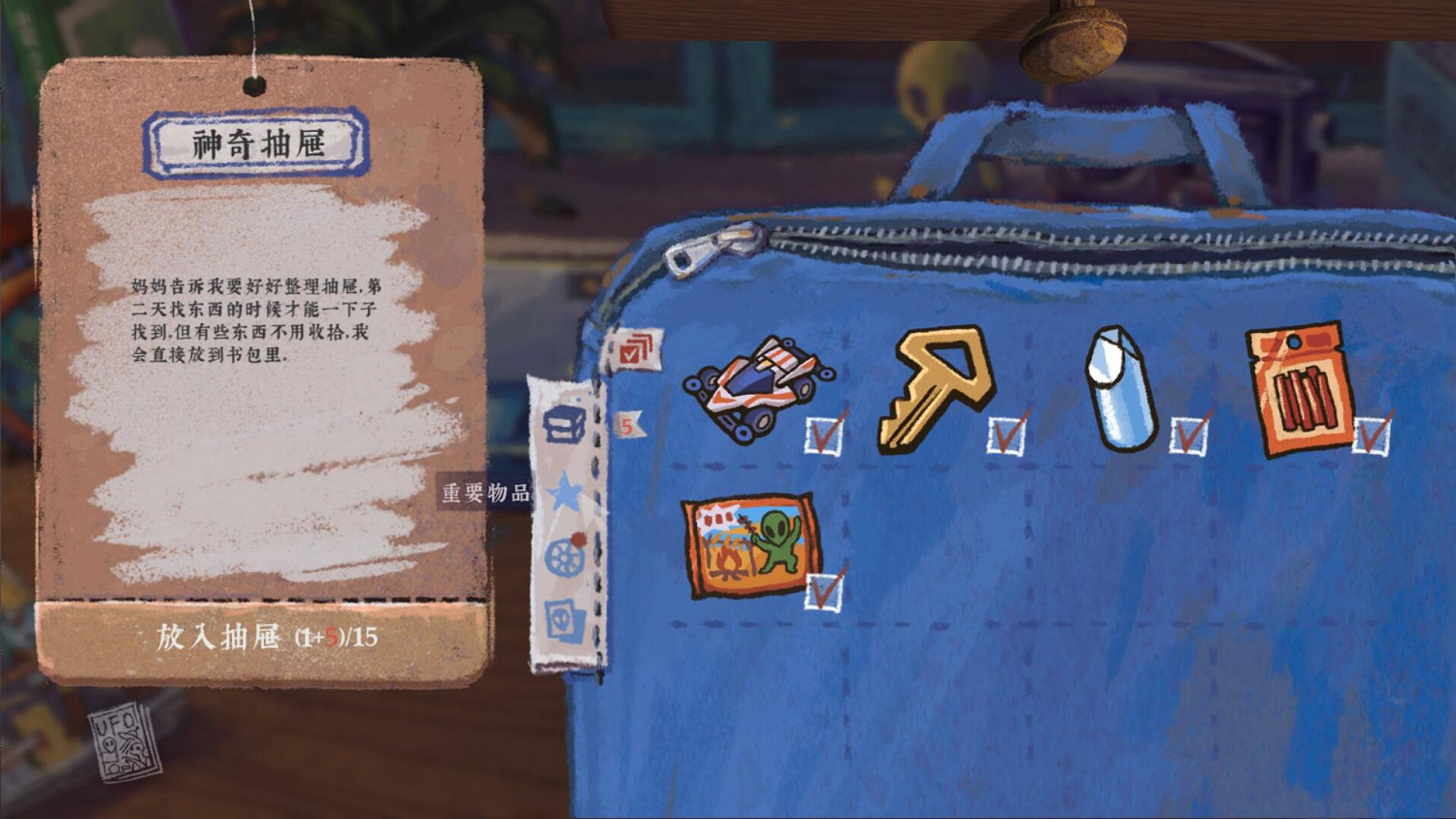Expand the red 5 flag counter
The width and height of the screenshot is (1456, 819).
[629, 422]
